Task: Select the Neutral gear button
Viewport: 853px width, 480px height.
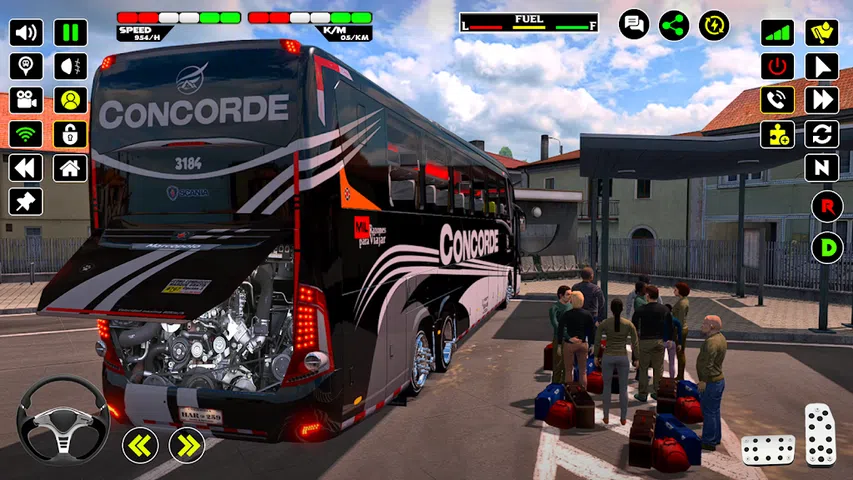Action: click(821, 168)
